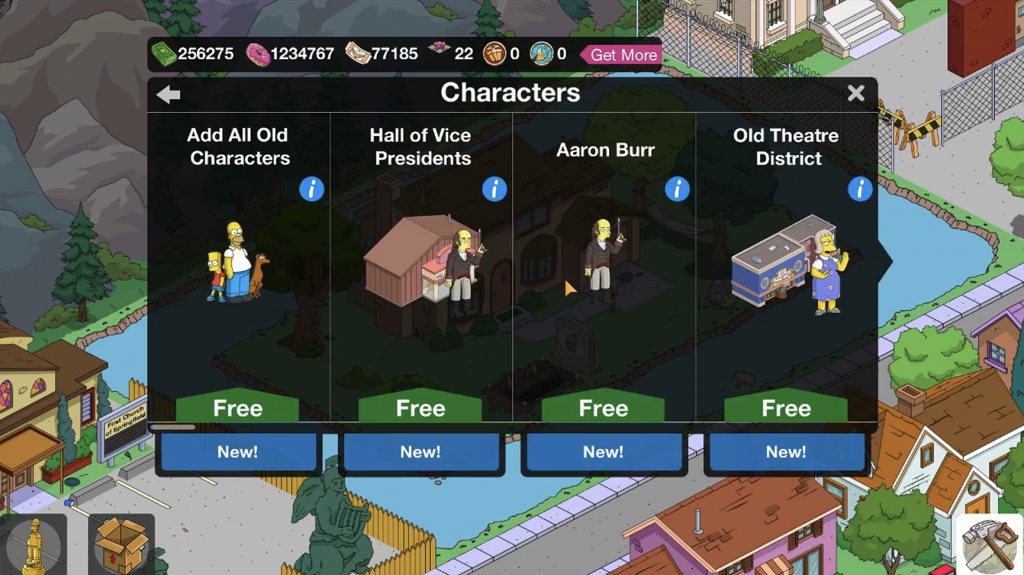Tap the Get More currency button
Screen dimensions: 1024x575
[x=622, y=54]
